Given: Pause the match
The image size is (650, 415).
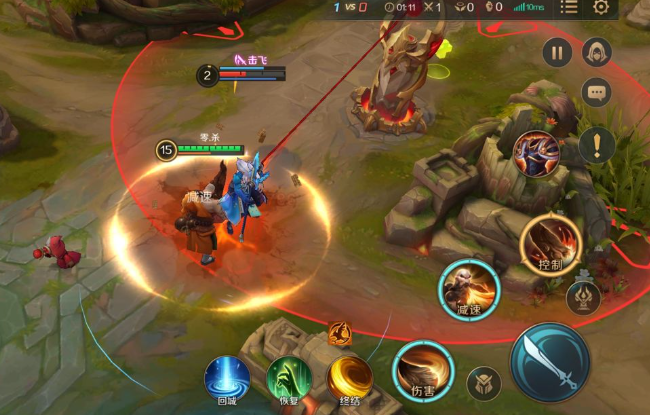Looking at the screenshot, I should point(557,52).
